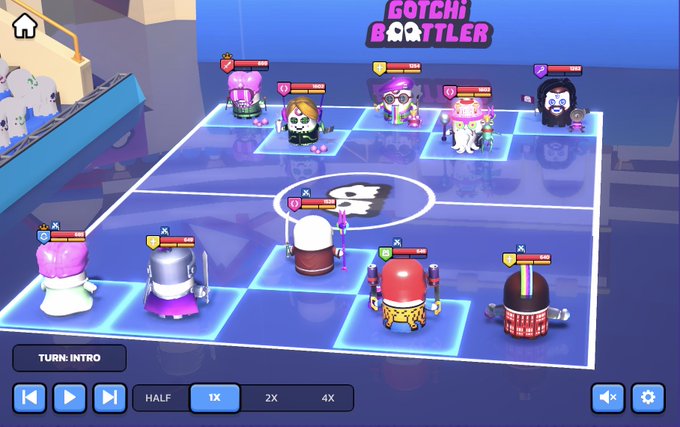This screenshot has height=427, width=680.
Task: Switch playback speed to 2X
Action: [271, 398]
